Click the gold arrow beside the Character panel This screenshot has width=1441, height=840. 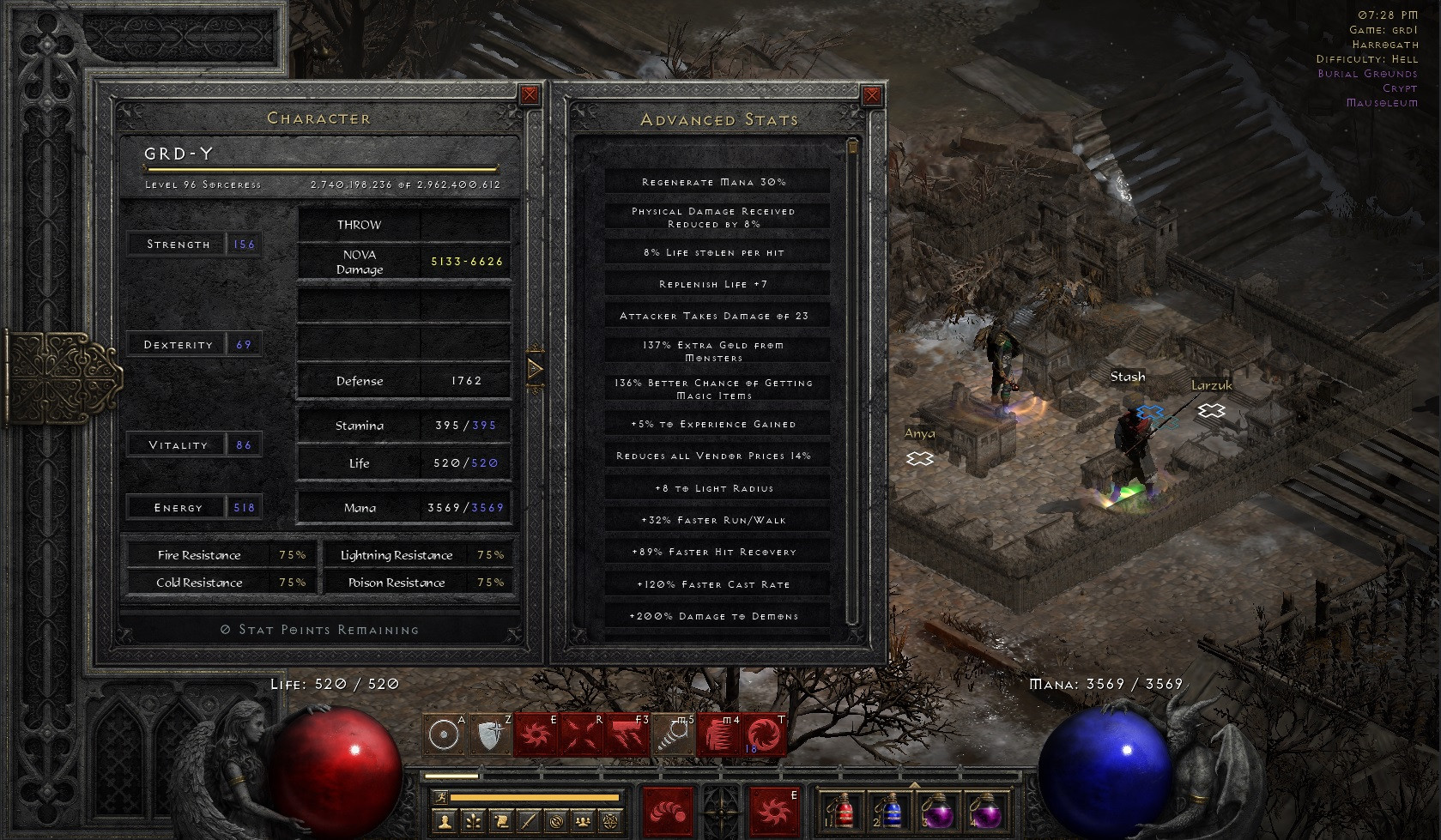point(536,369)
